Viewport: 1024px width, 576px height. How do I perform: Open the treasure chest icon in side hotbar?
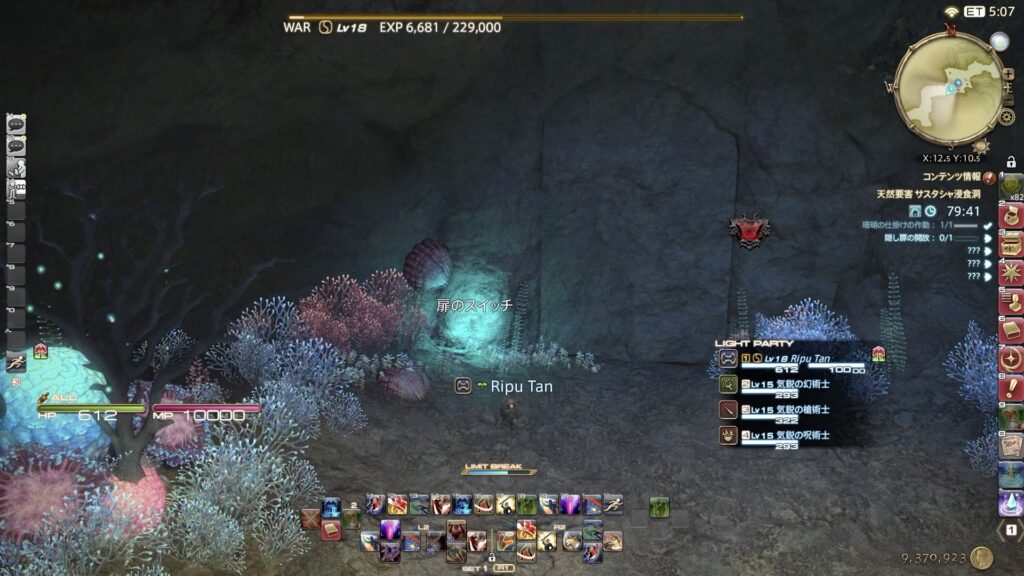point(1011,243)
